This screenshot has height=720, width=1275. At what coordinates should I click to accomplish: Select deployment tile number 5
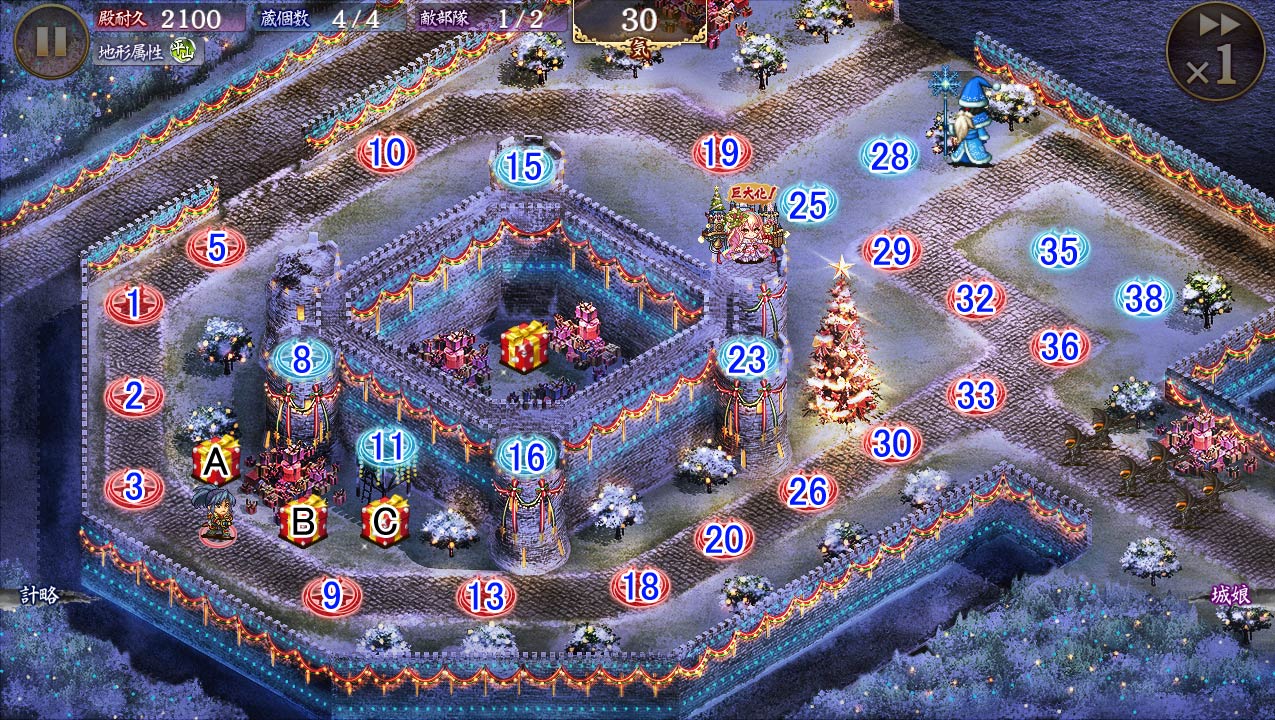click(217, 247)
